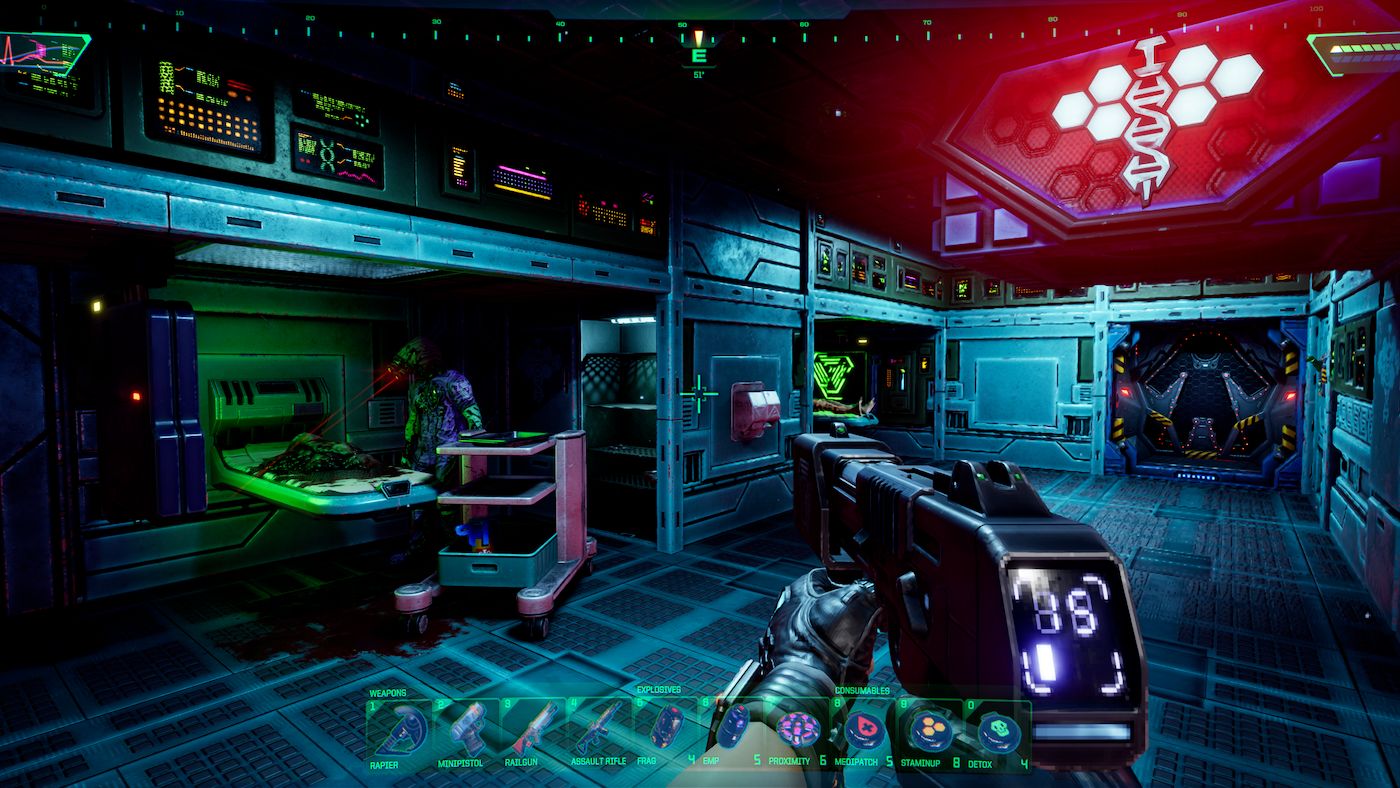
Task: Click the CONSUMABLES section label
Action: [862, 691]
